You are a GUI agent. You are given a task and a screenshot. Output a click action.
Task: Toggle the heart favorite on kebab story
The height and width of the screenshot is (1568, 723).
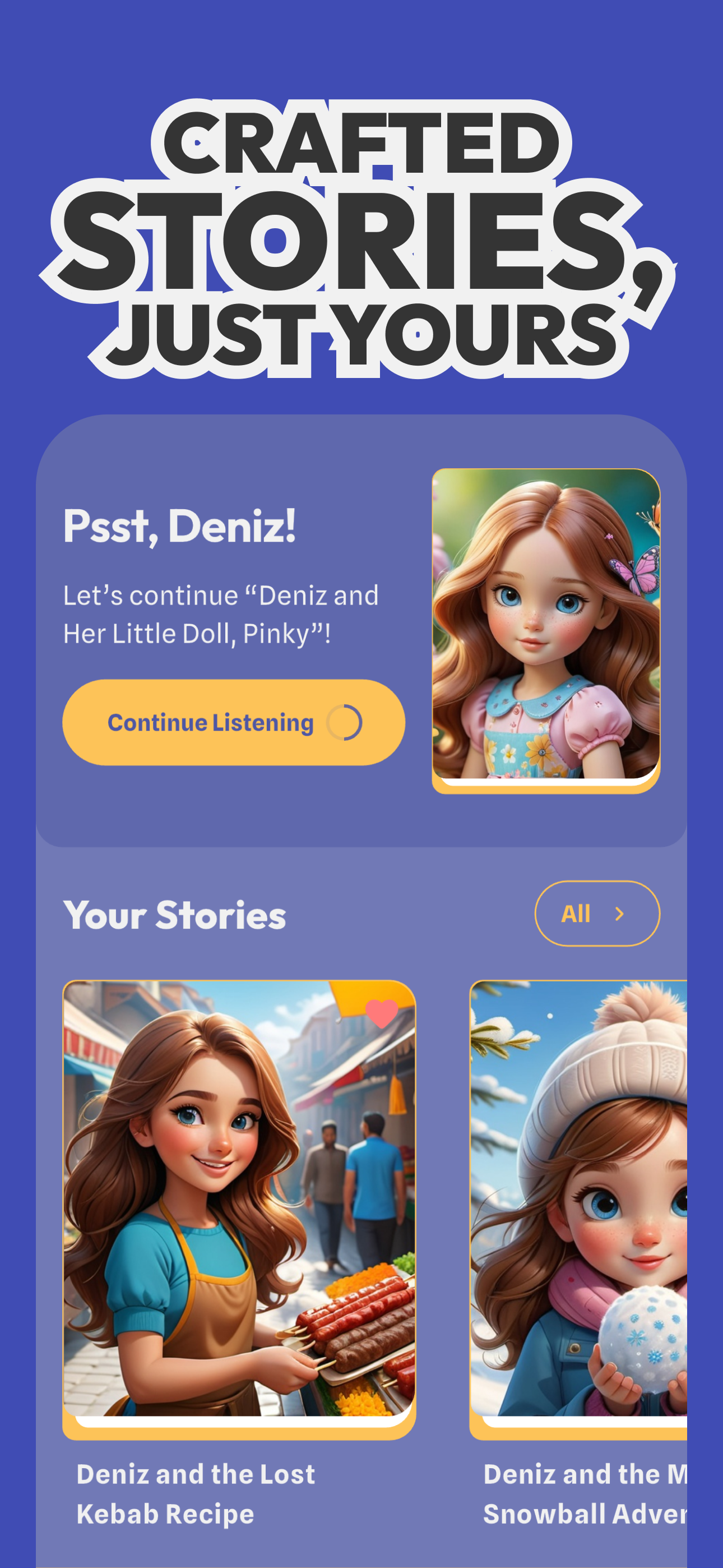click(382, 1013)
